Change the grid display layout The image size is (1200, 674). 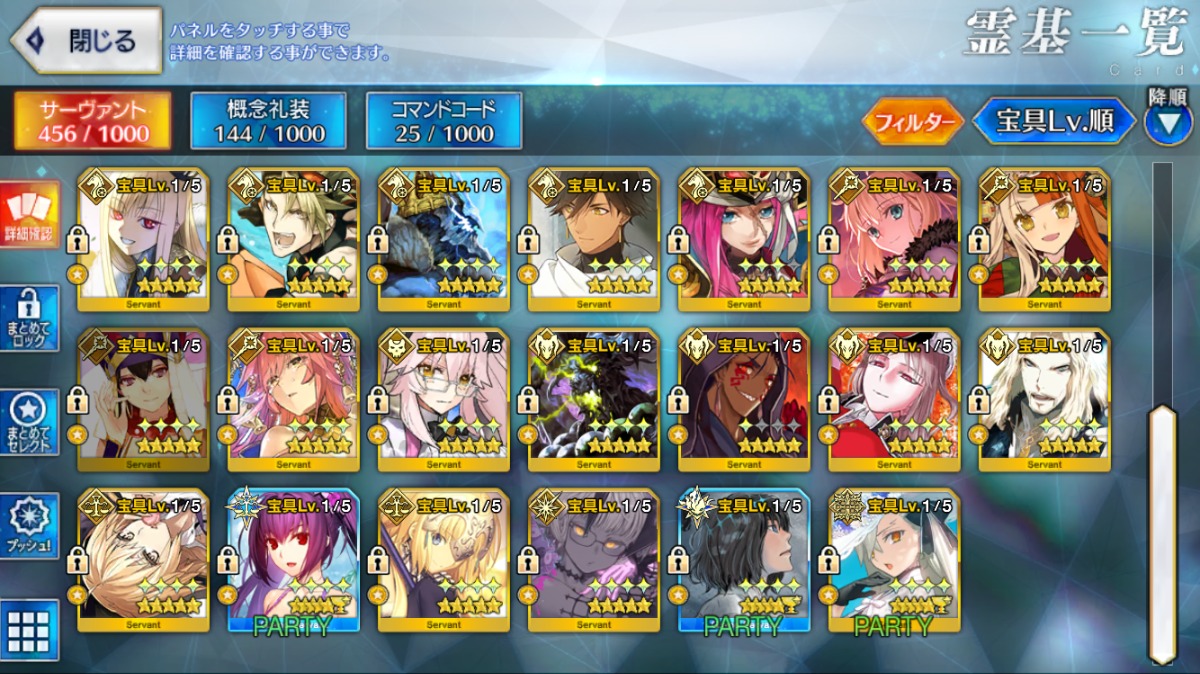point(29,630)
